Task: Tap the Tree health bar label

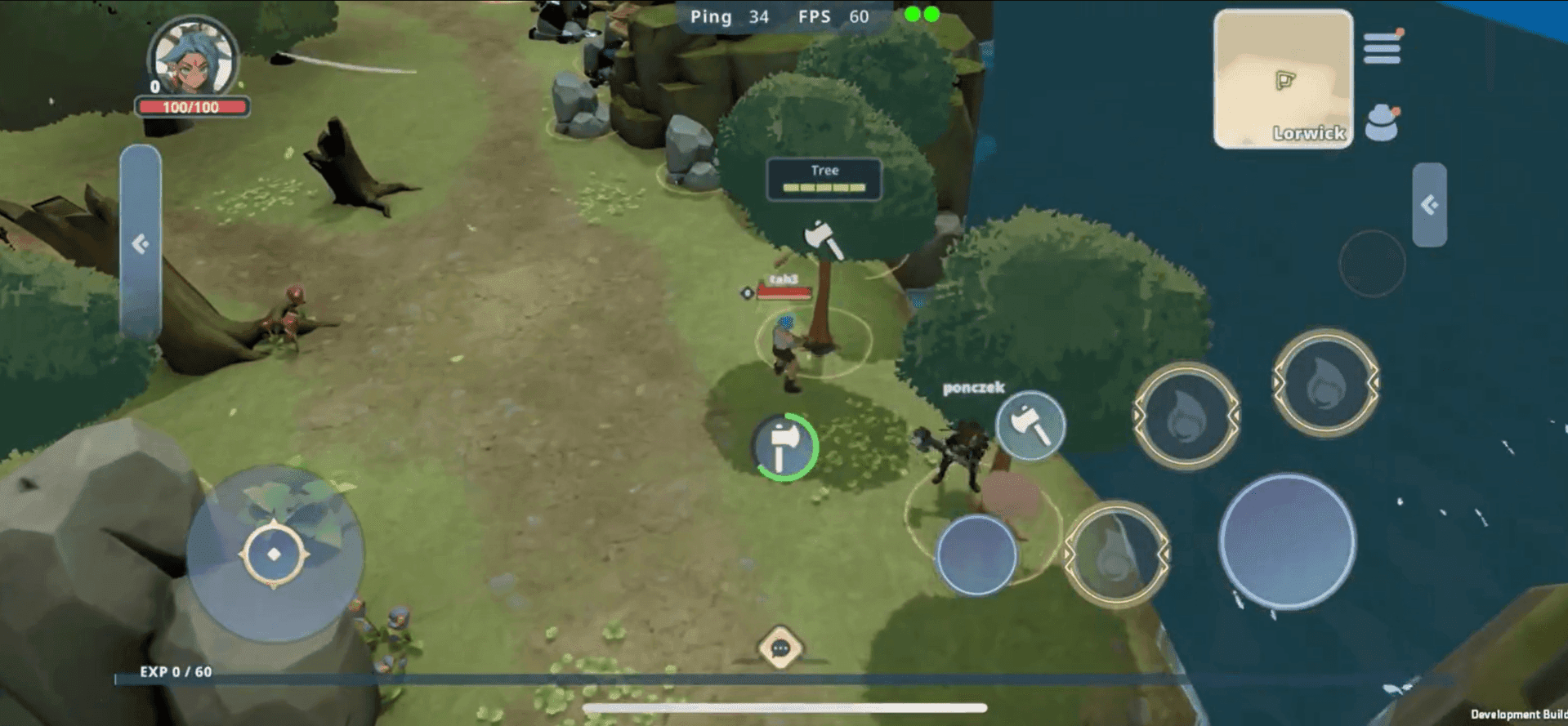Action: [823, 170]
